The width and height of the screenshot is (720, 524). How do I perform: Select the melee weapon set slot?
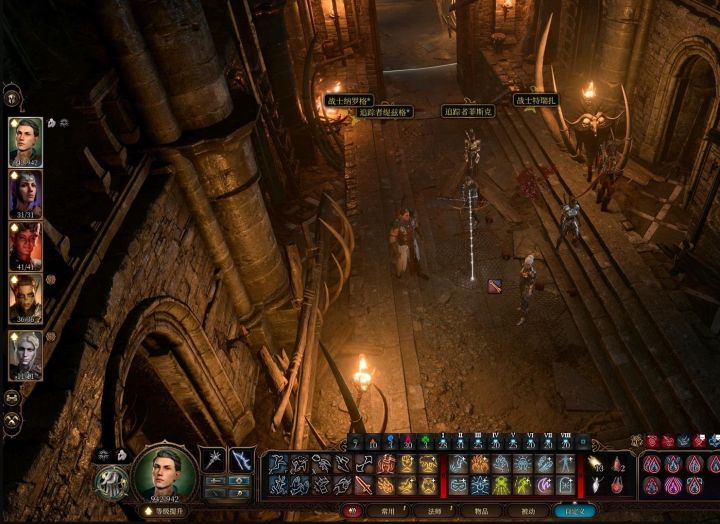pyautogui.click(x=213, y=460)
